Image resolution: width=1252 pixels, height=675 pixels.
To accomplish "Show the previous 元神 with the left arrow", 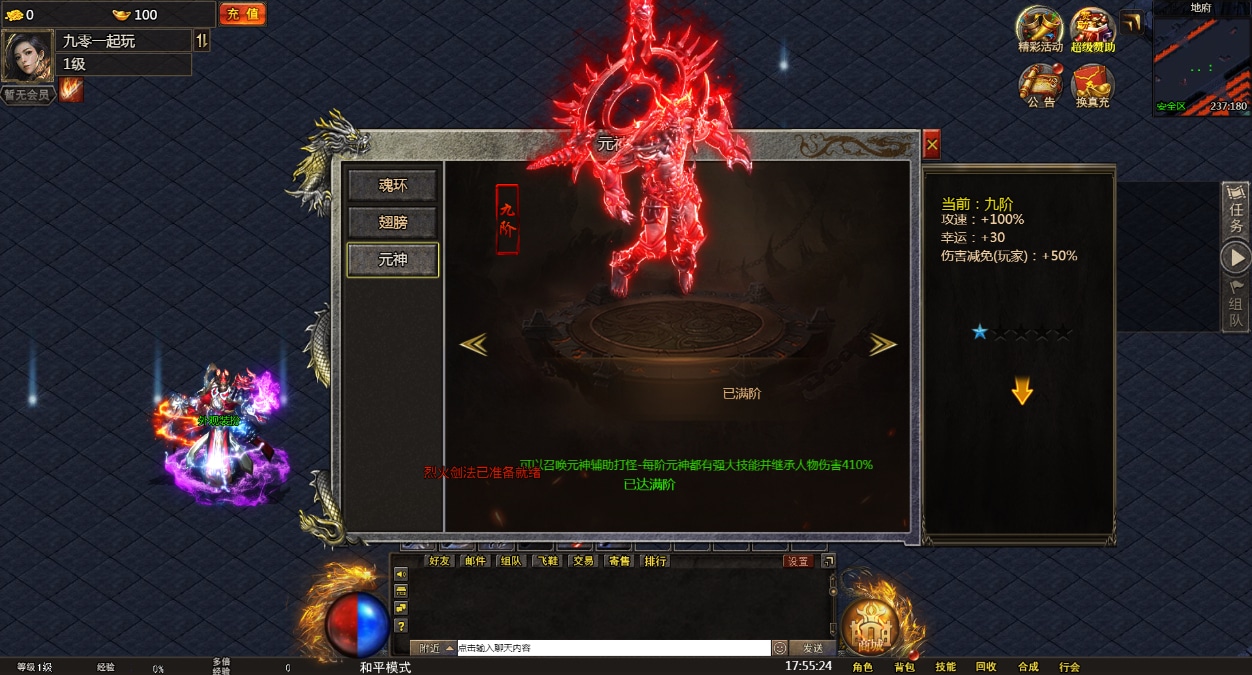I will 473,344.
